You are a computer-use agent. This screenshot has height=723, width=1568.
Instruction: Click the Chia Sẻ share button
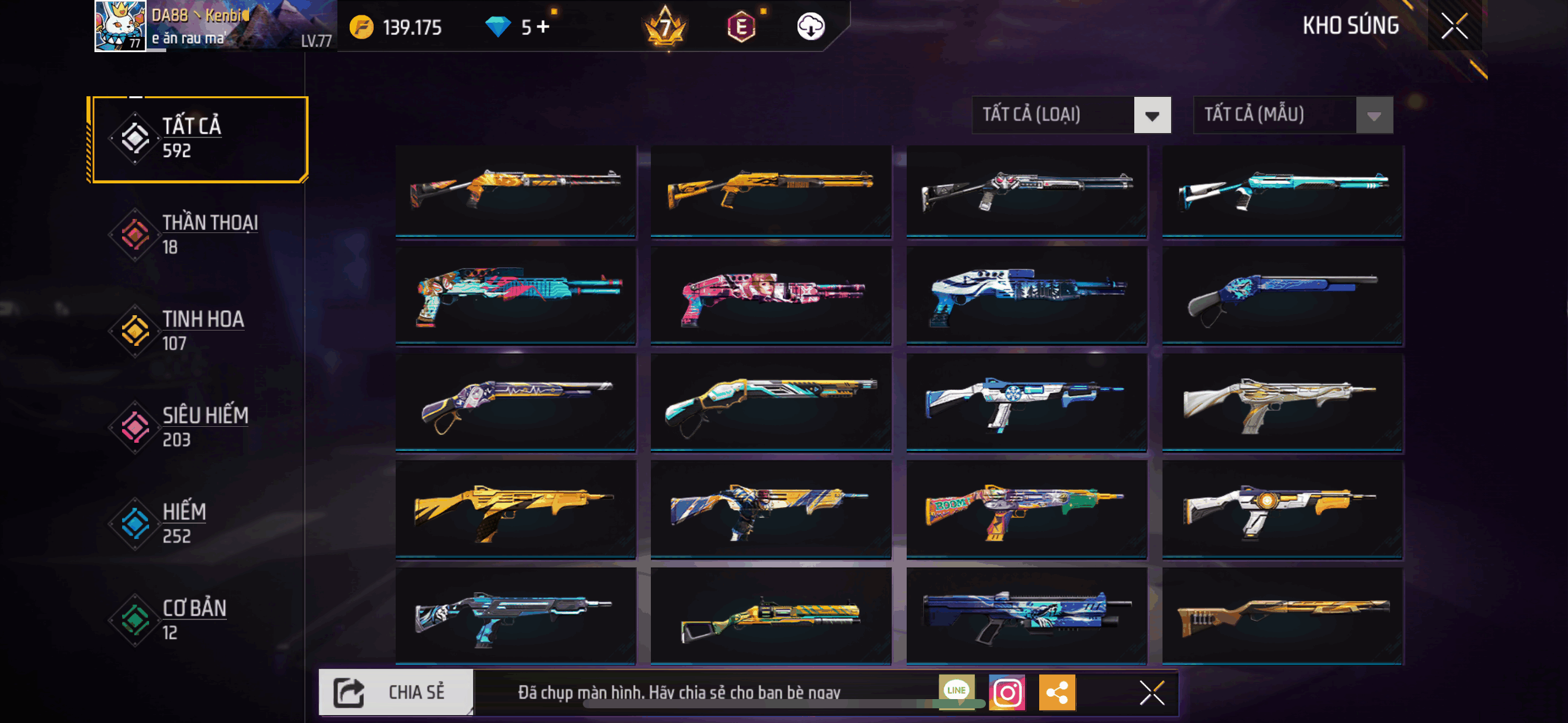pyautogui.click(x=396, y=692)
